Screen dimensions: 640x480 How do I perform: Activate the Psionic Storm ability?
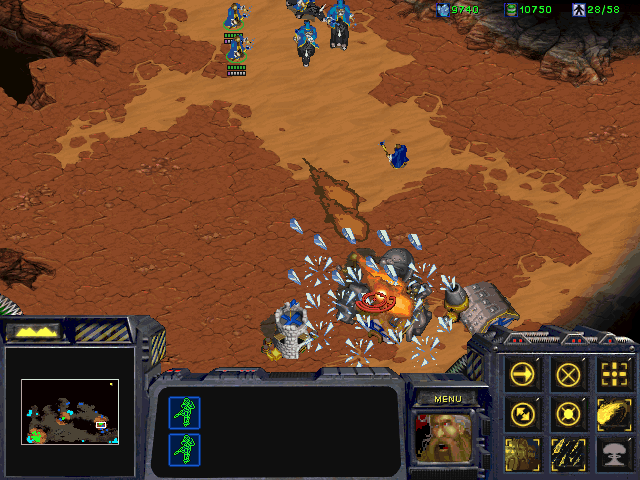click(x=569, y=451)
